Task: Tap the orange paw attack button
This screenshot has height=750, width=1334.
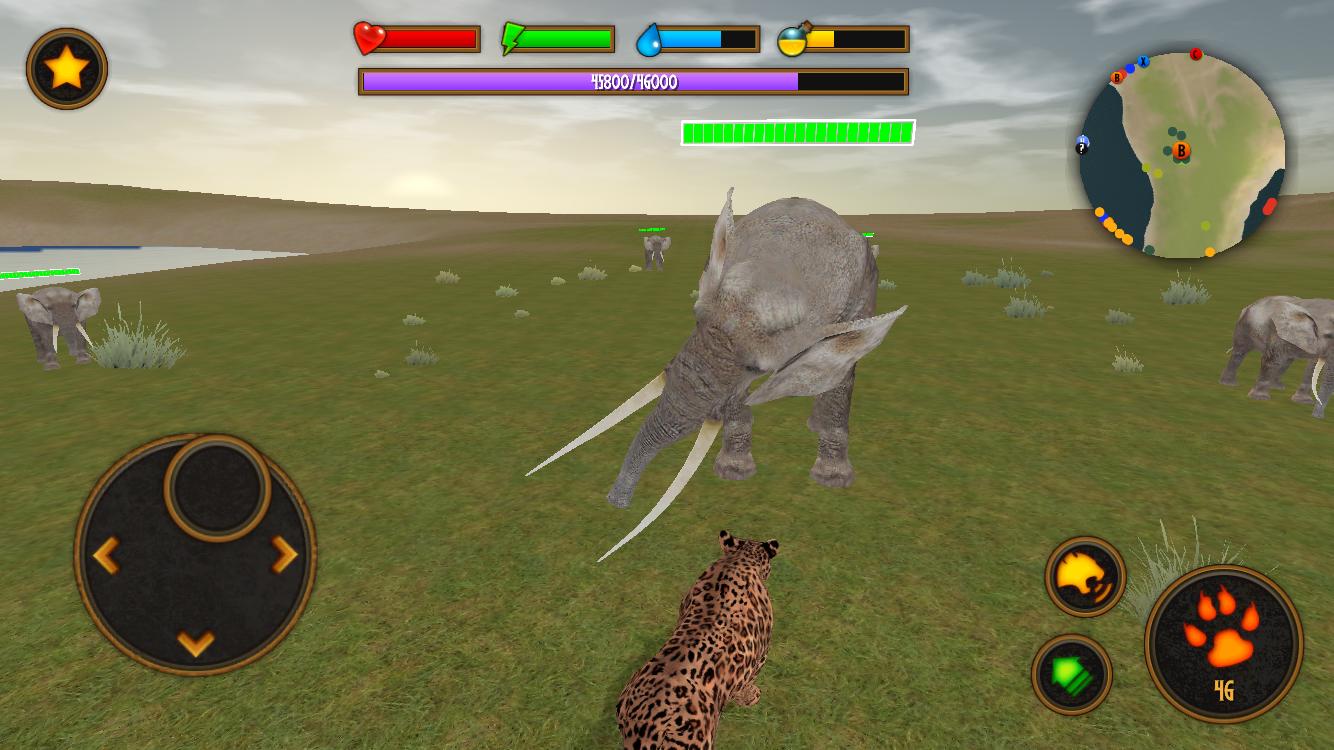Action: pyautogui.click(x=1225, y=638)
